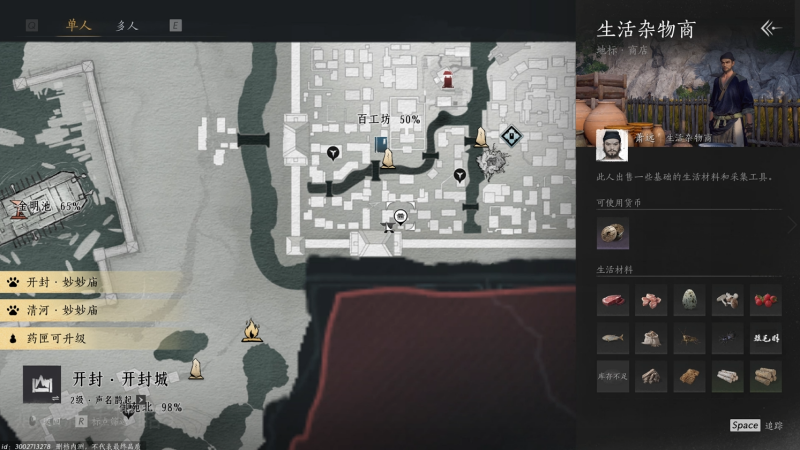Image resolution: width=800 pixels, height=450 pixels.
Task: Open the 开封城 region switch icon
Action: [x=42, y=384]
